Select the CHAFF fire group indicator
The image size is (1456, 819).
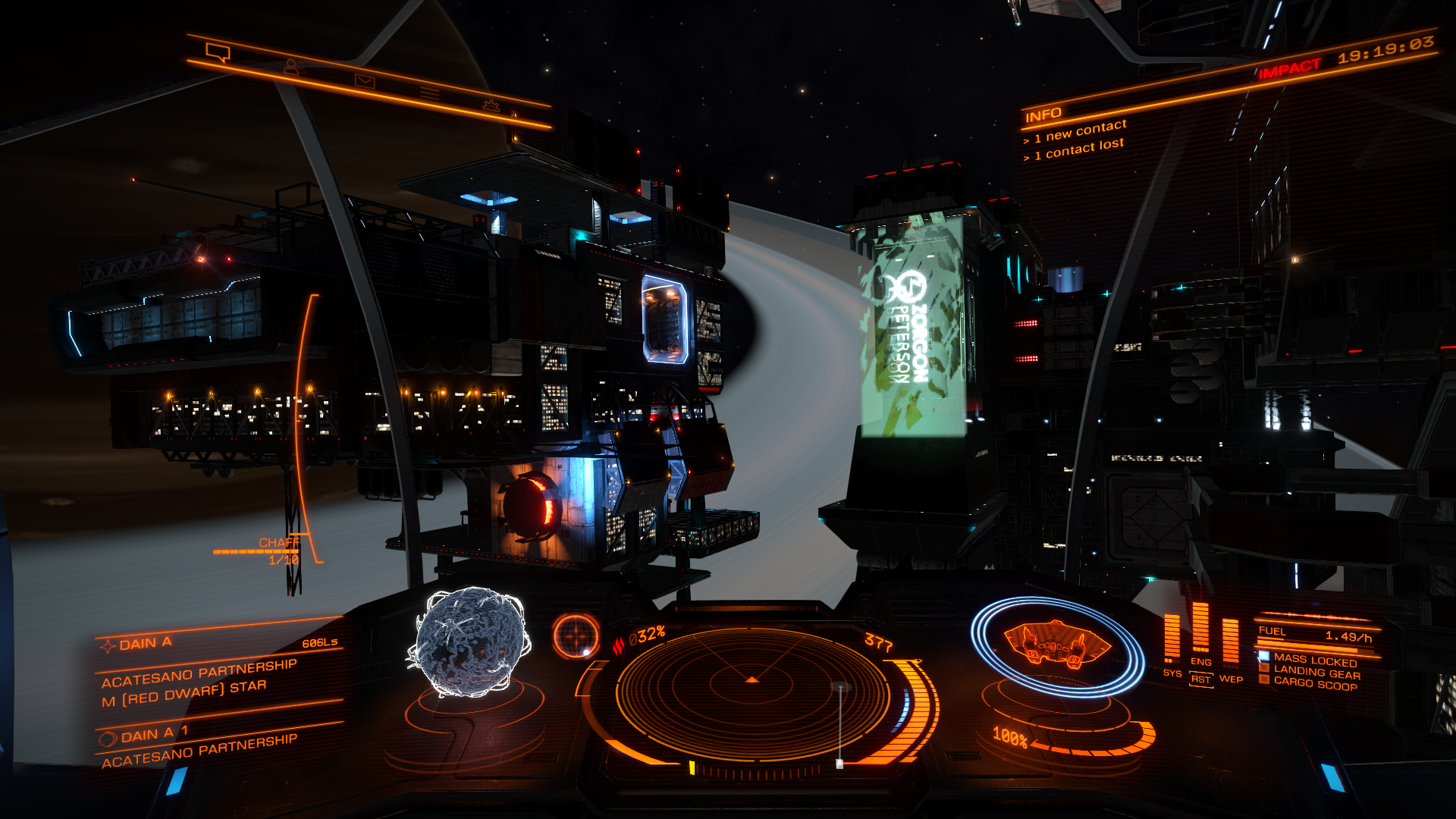[278, 543]
